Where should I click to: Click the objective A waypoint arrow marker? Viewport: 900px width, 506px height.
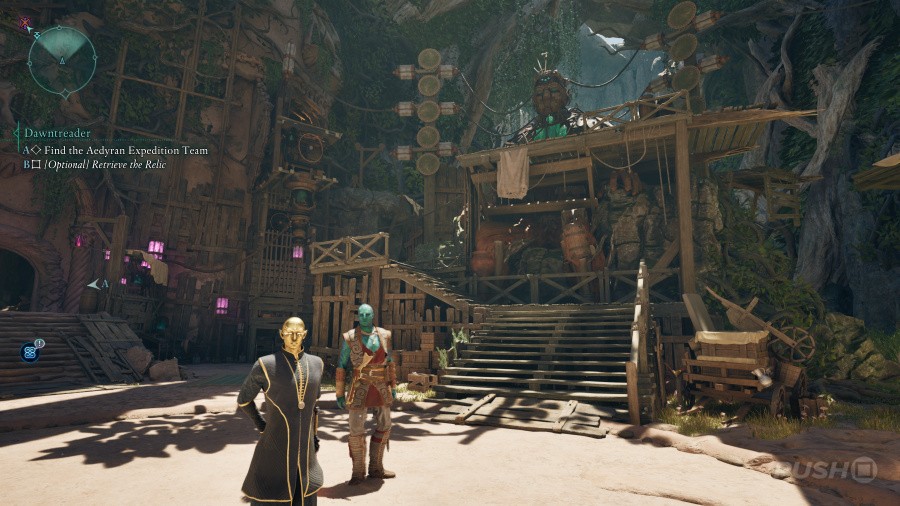[x=97, y=285]
